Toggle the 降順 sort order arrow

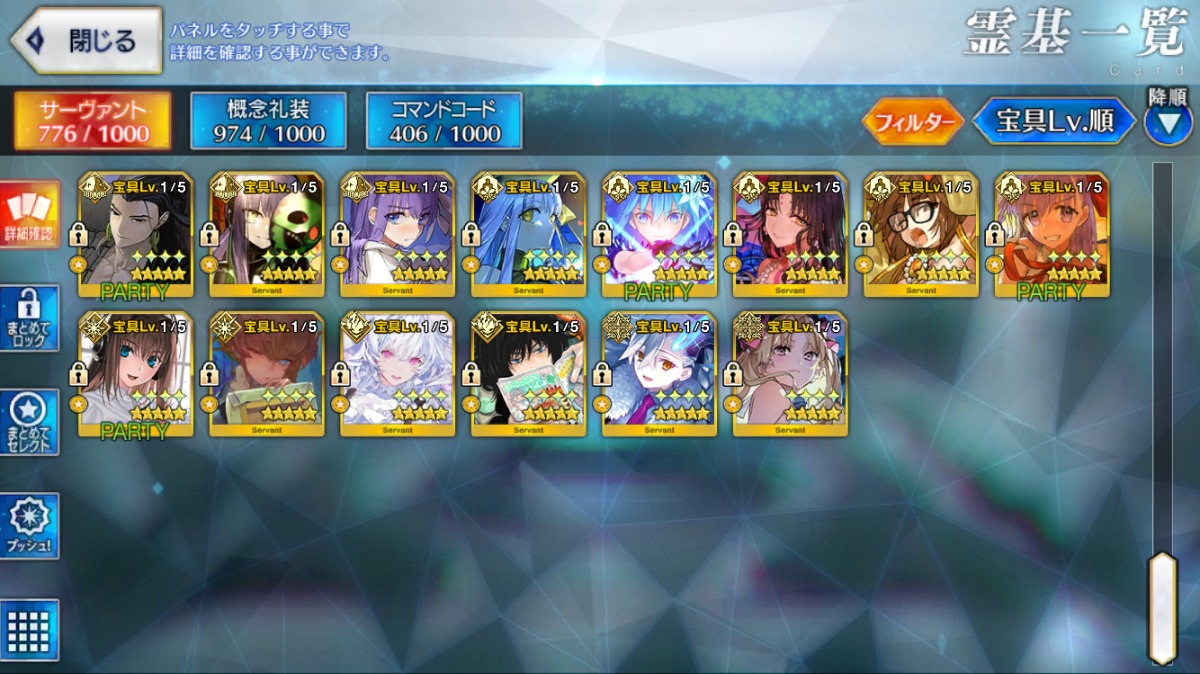tap(1167, 123)
